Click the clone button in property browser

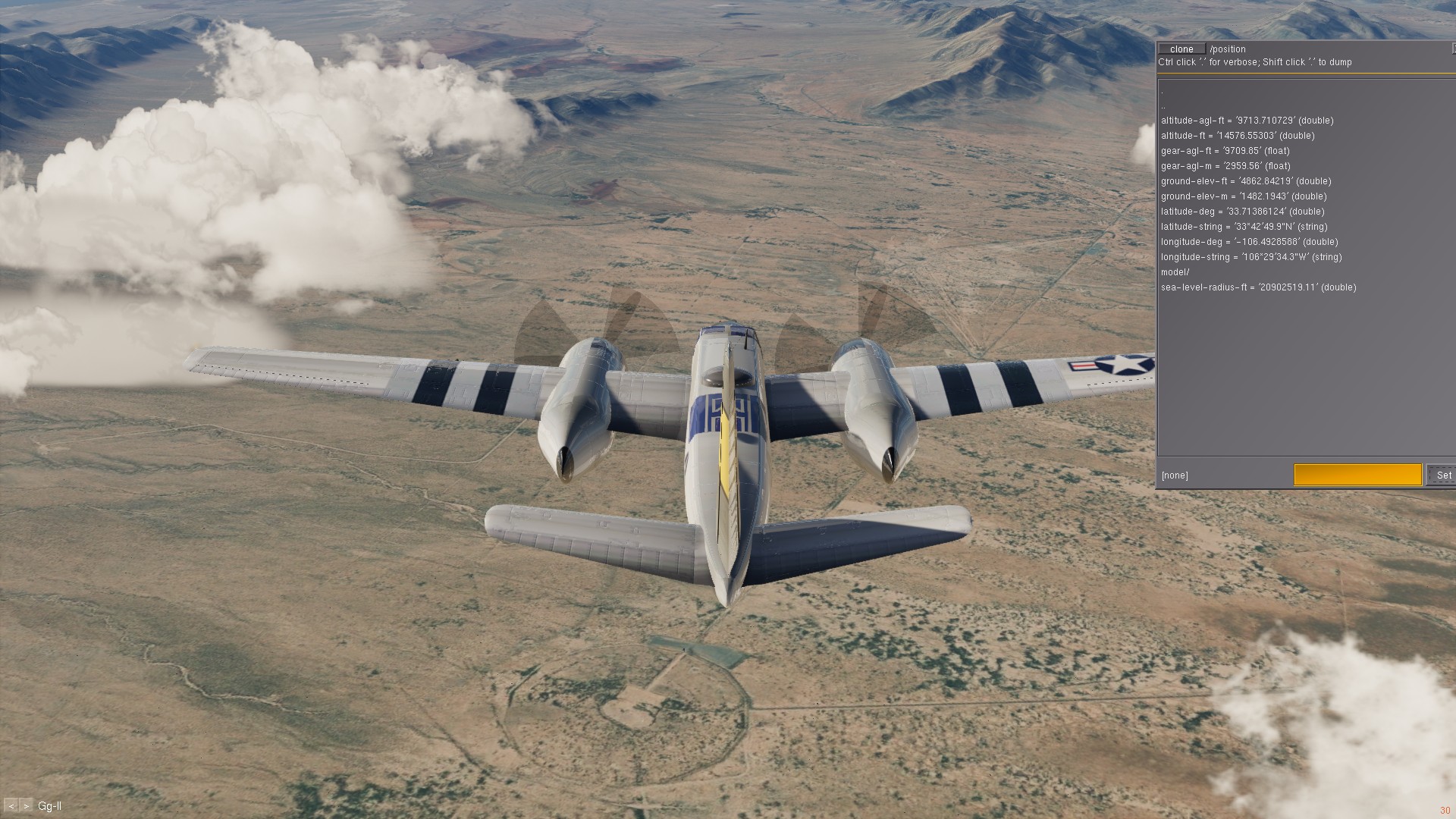point(1181,49)
